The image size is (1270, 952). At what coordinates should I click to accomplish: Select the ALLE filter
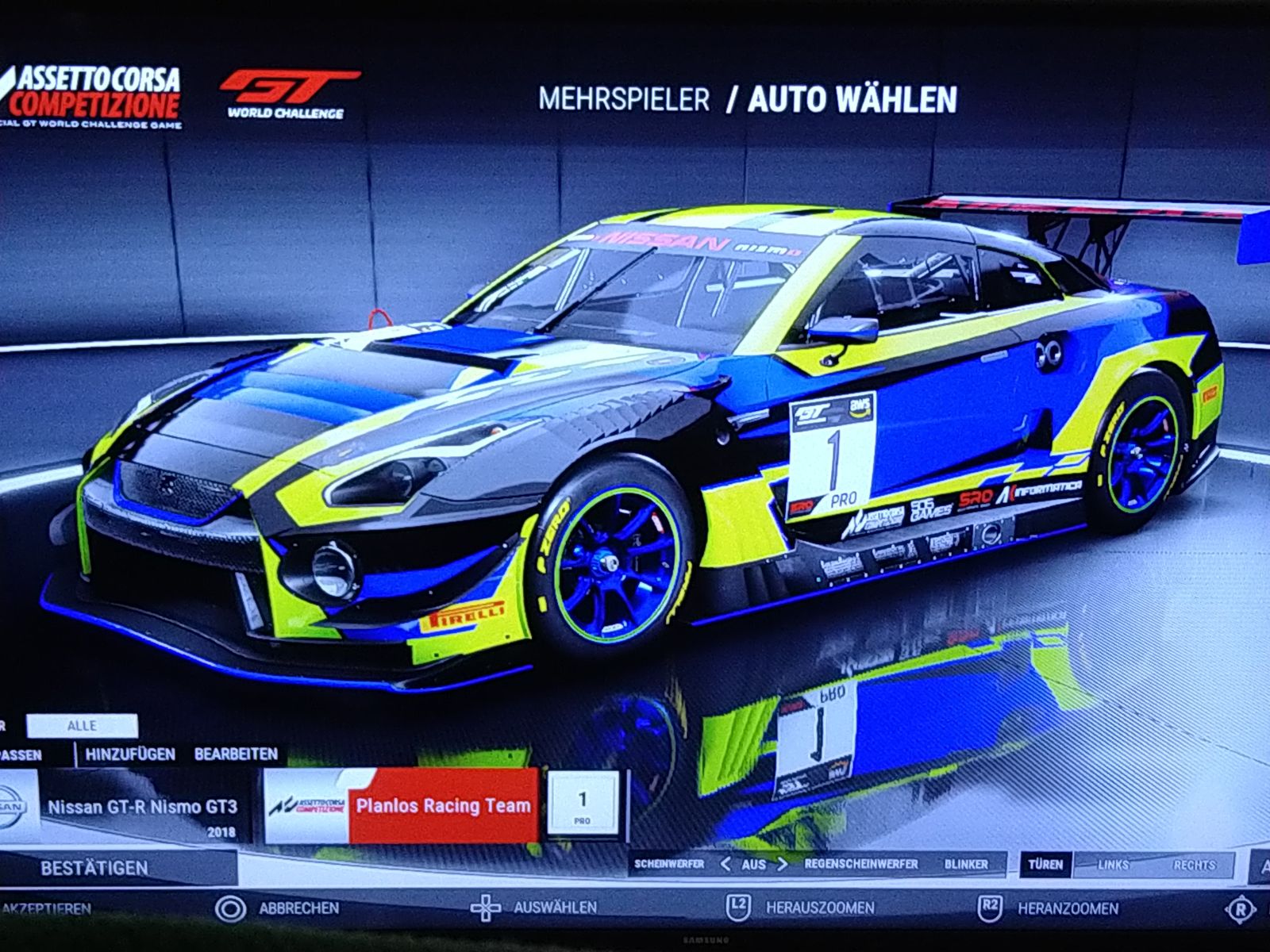click(x=82, y=725)
